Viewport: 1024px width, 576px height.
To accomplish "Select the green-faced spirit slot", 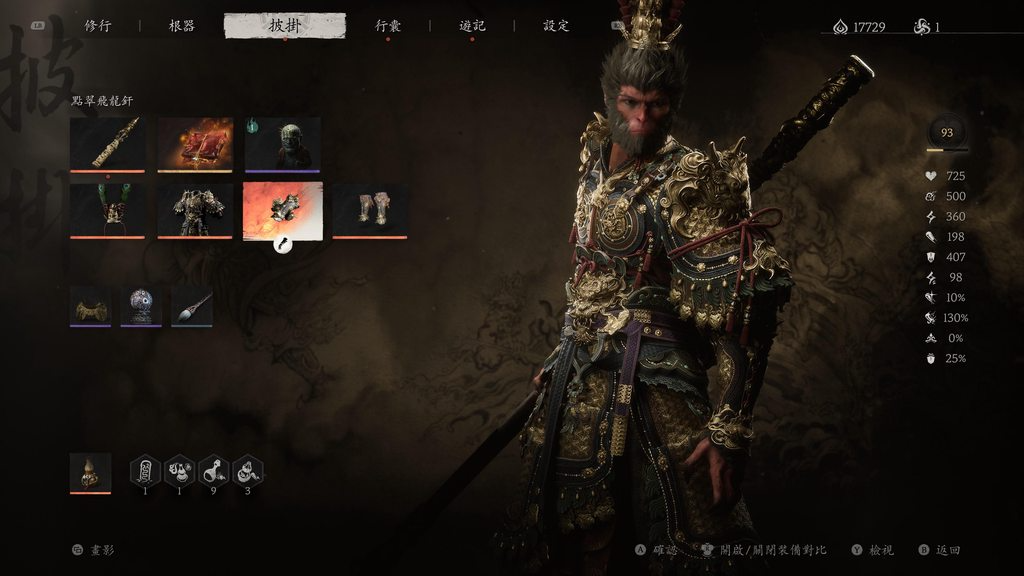I will [x=282, y=144].
